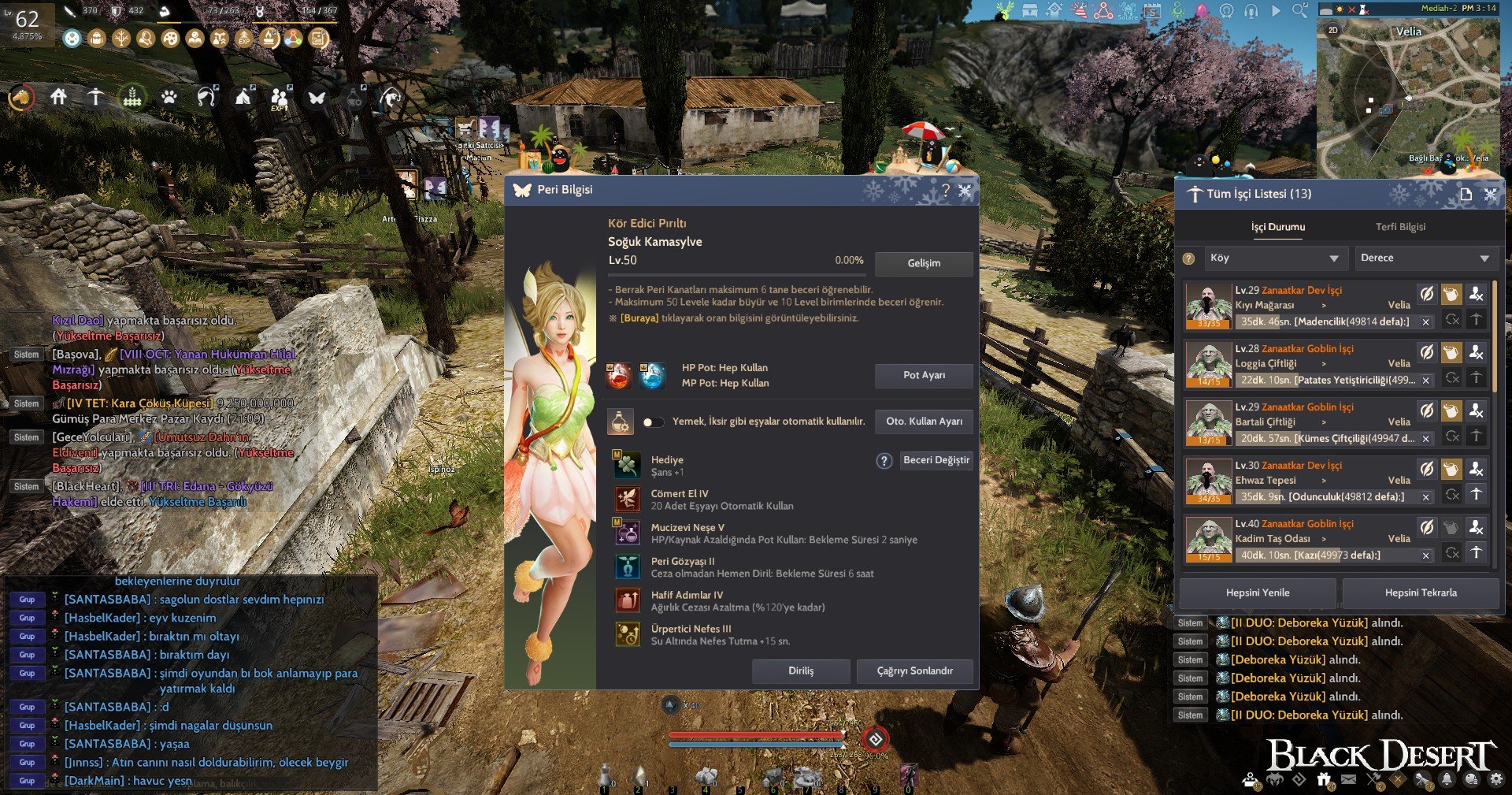Close the Peri Bilgisi window

pyautogui.click(x=965, y=191)
